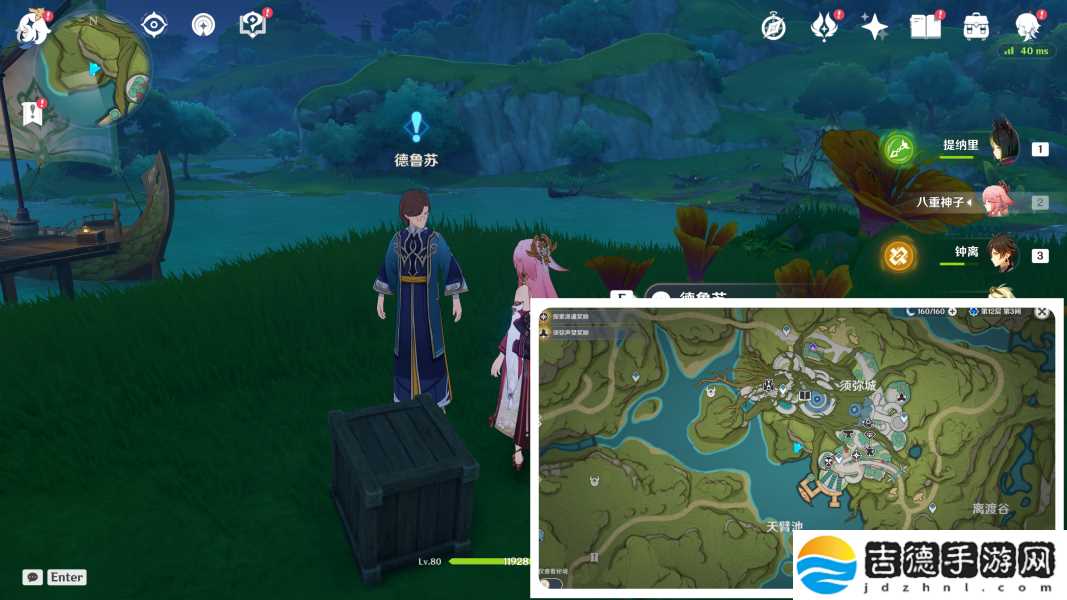Image resolution: width=1067 pixels, height=600 pixels.
Task: Switch to party member 钟离
Action: pyautogui.click(x=956, y=255)
